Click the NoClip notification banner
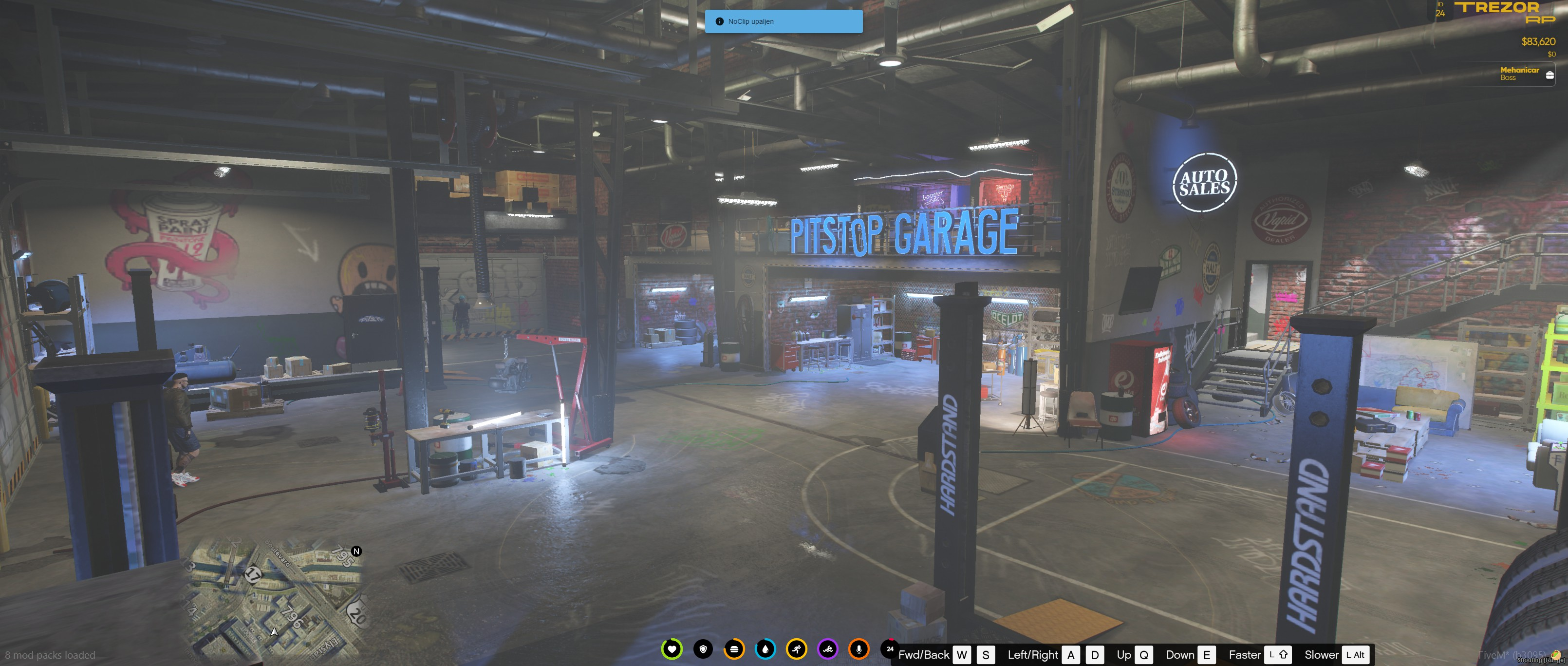The height and width of the screenshot is (666, 1568). click(x=784, y=21)
